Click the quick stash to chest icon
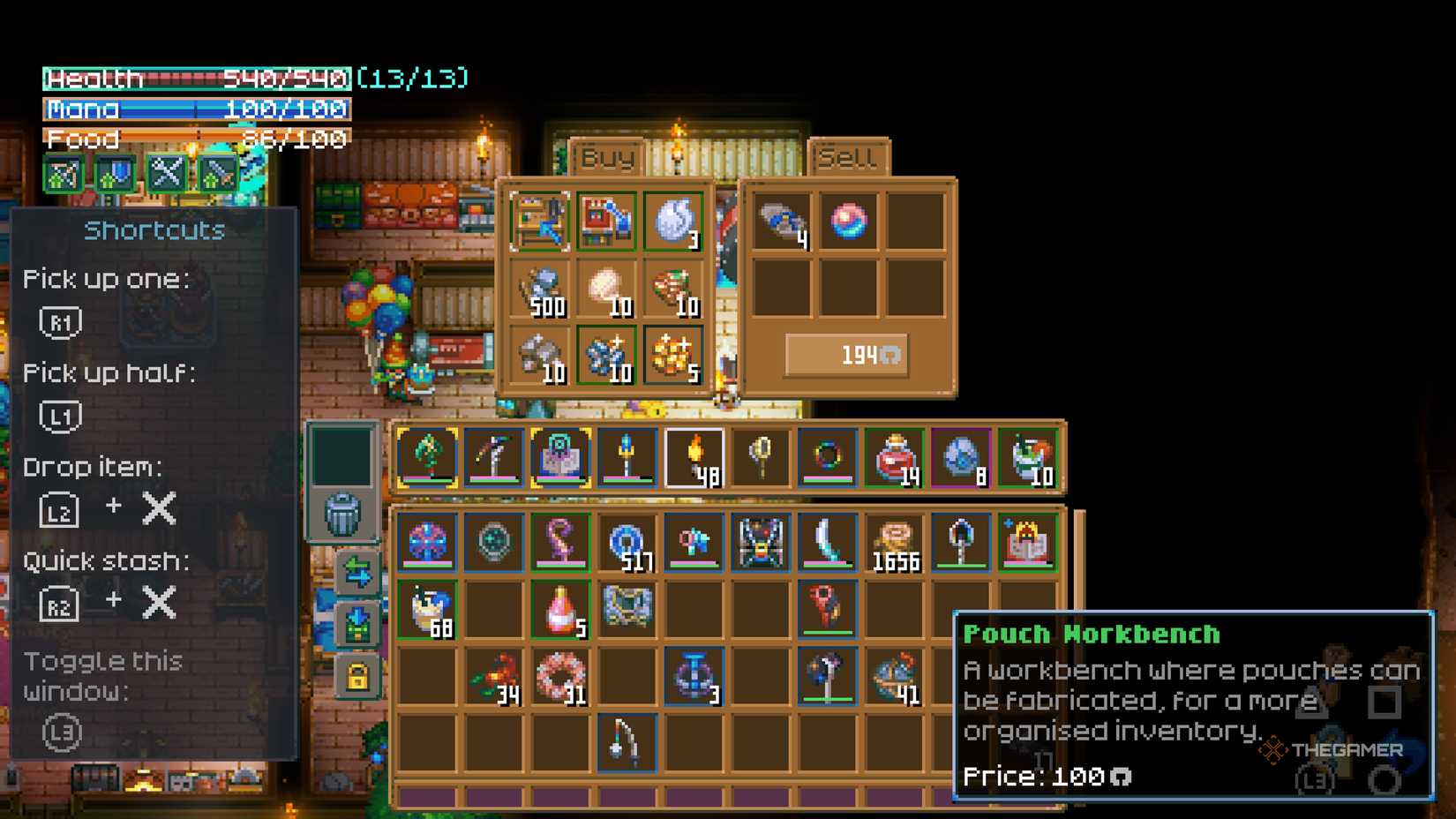 pos(359,627)
